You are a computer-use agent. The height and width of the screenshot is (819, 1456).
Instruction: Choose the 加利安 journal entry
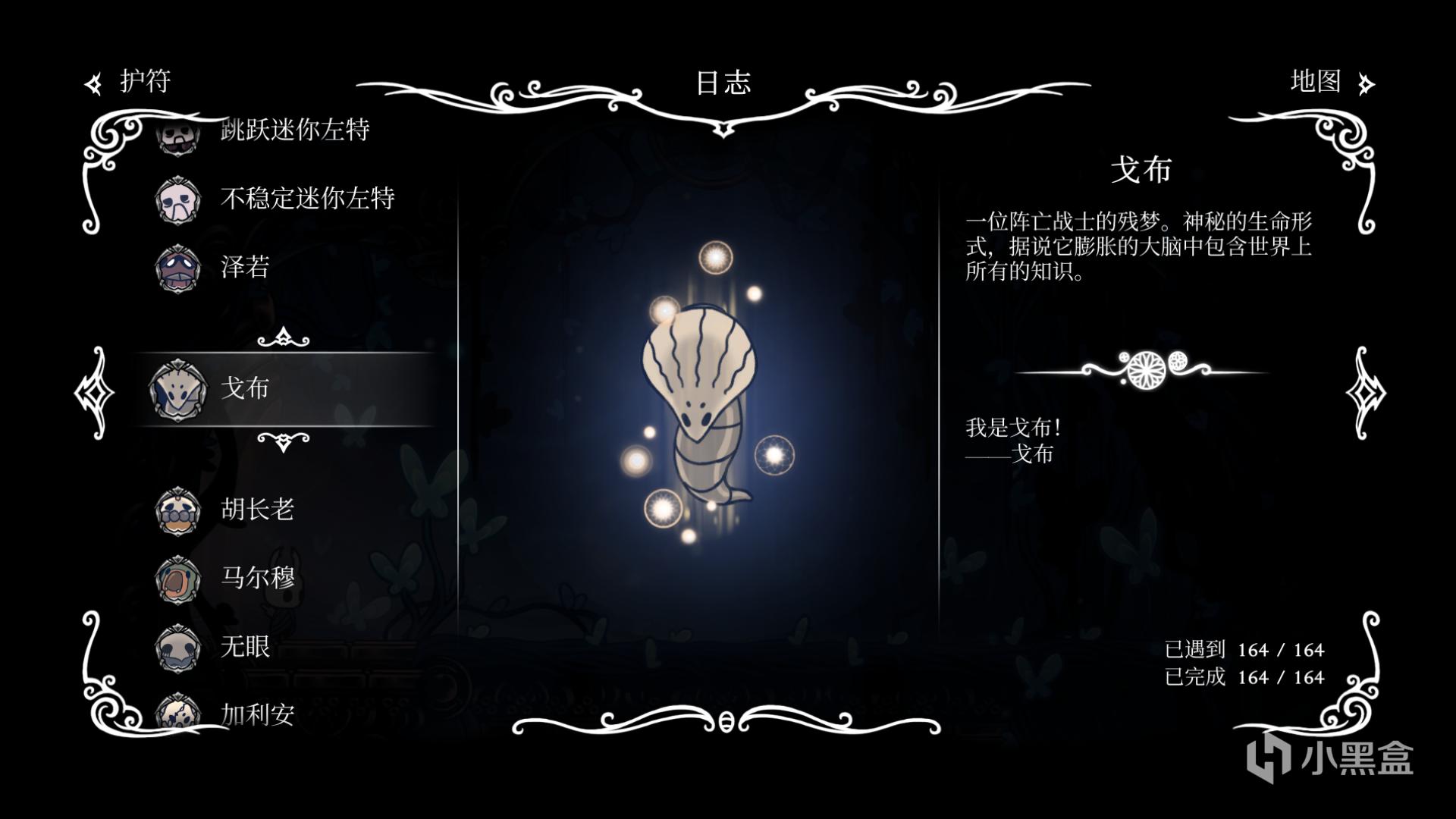(256, 714)
